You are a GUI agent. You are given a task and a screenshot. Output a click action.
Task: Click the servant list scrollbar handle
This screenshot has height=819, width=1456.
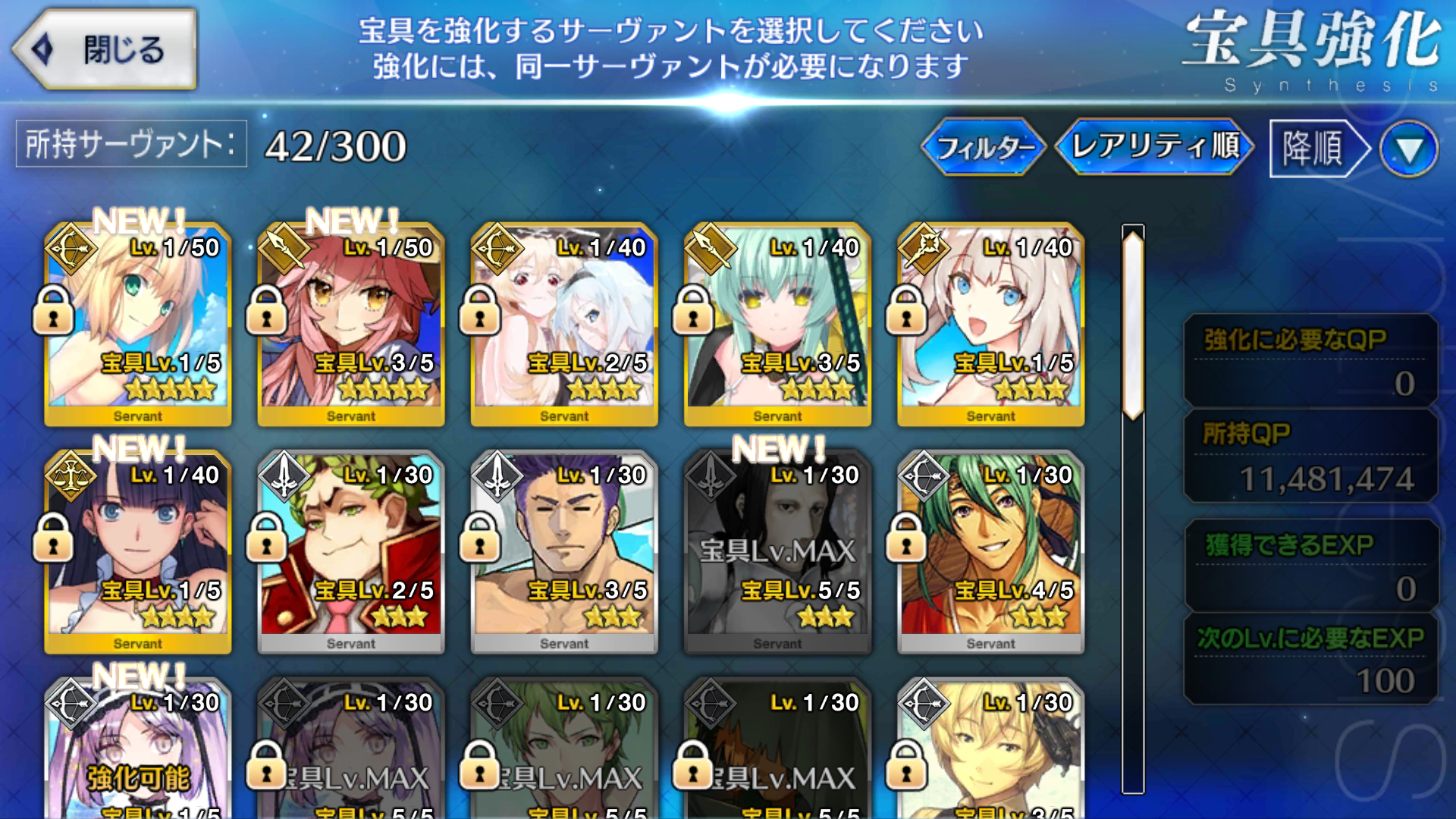1133,325
